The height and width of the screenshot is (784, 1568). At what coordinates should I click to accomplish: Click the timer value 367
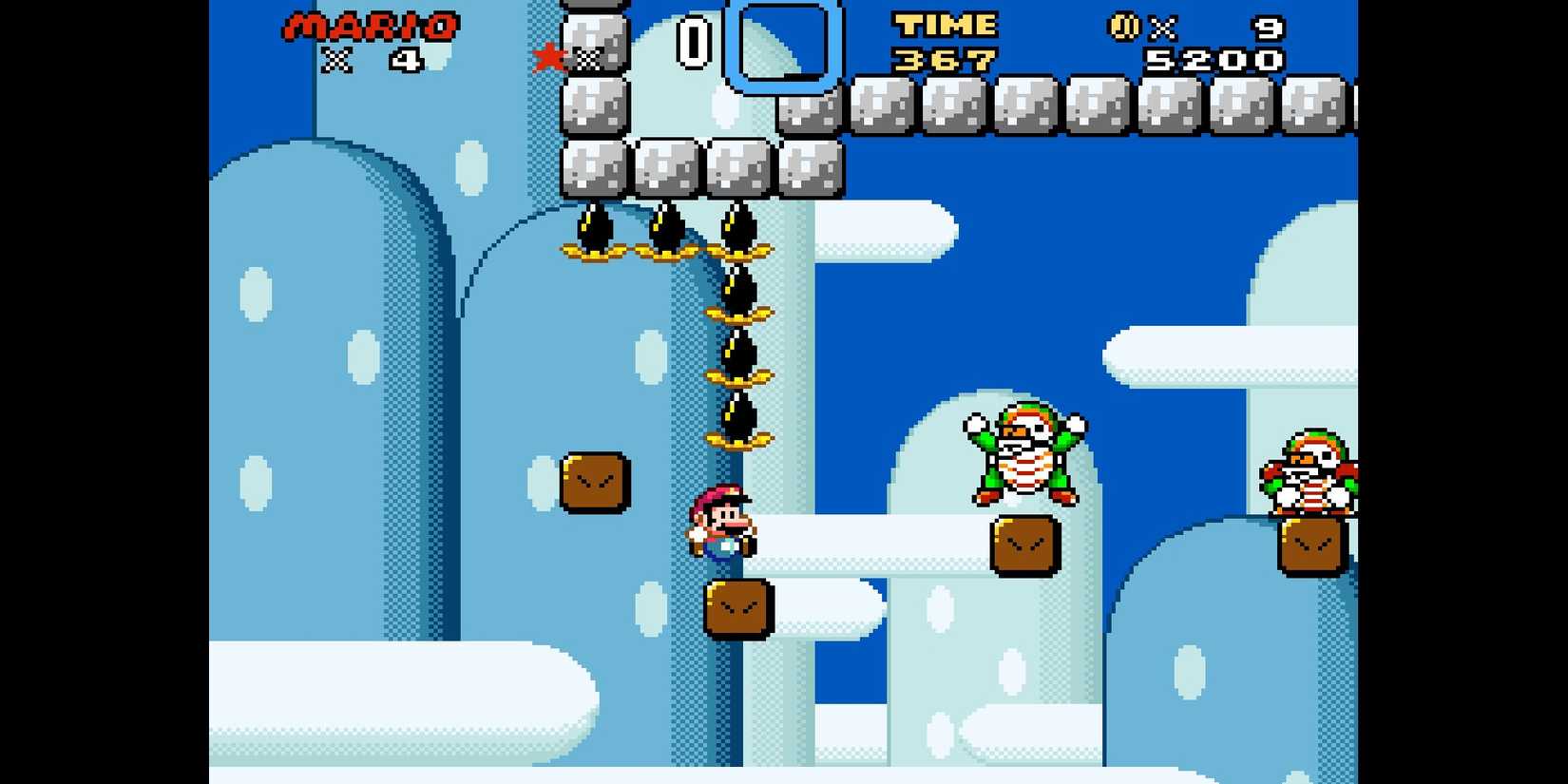click(944, 59)
